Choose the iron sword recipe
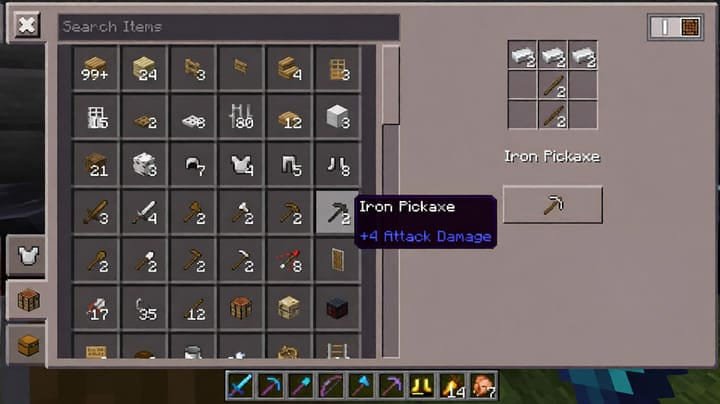Screen dimensions: 720x404 tap(144, 211)
